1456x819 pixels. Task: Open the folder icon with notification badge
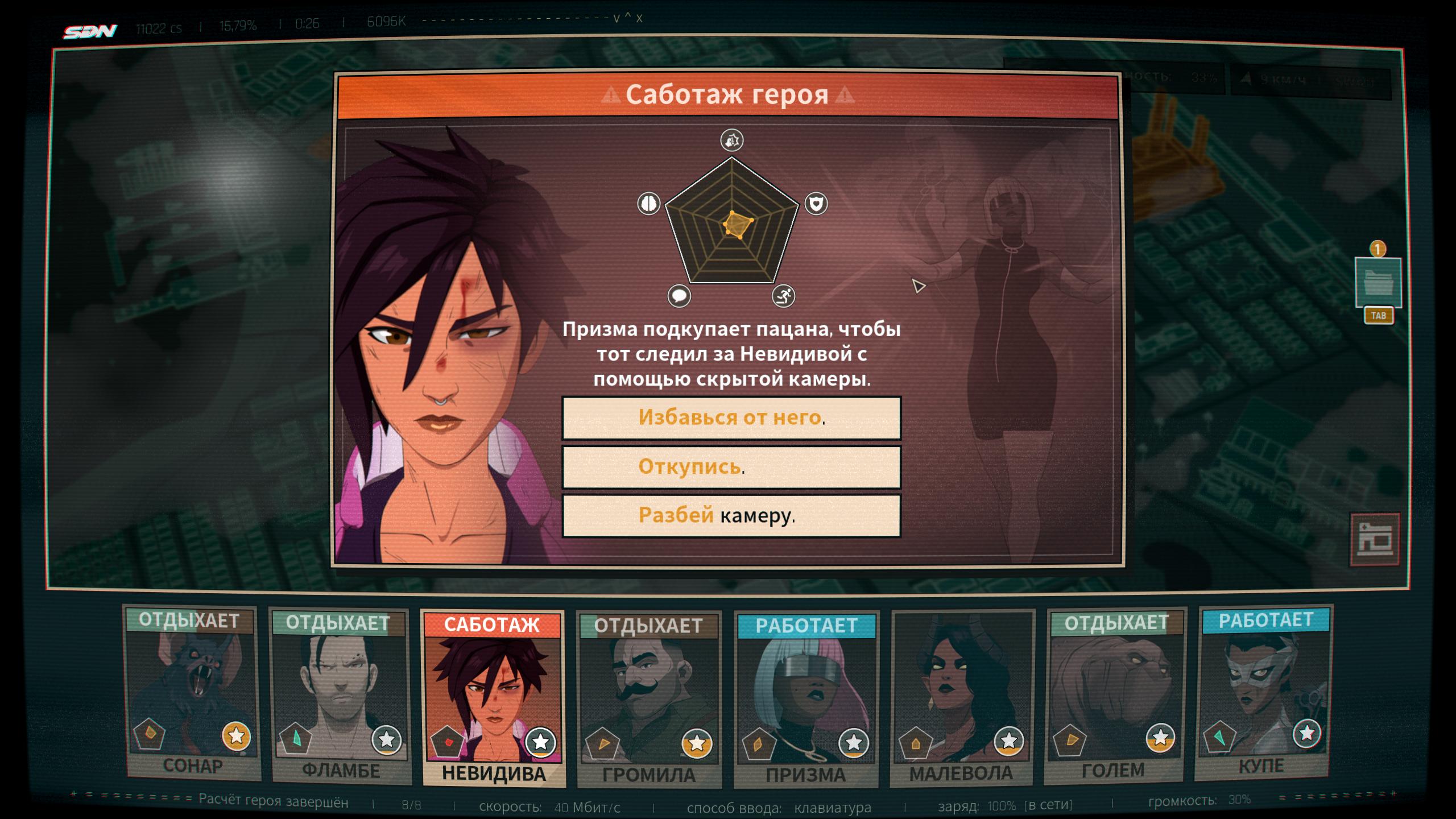(1378, 283)
